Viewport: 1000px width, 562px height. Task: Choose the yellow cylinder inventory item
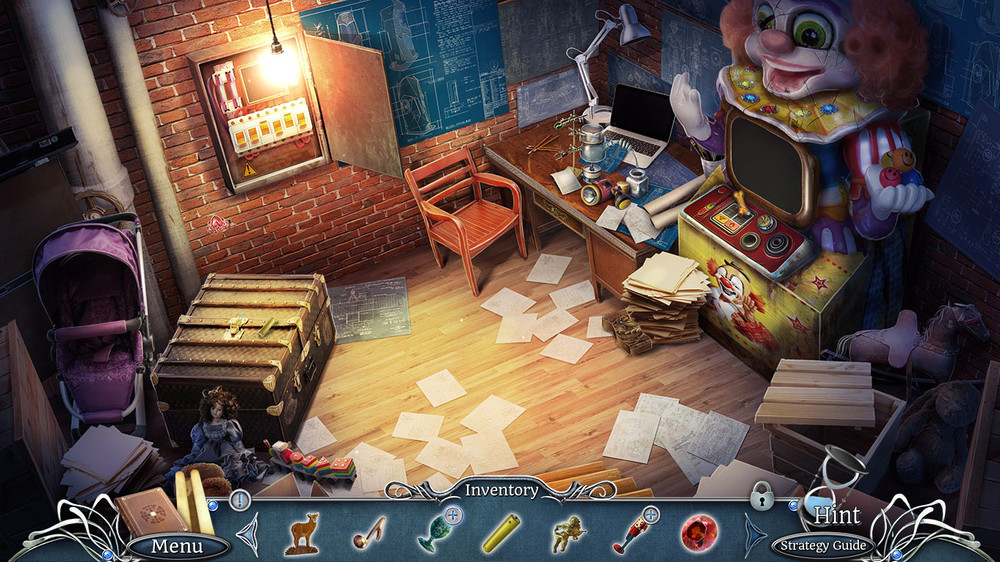(500, 533)
